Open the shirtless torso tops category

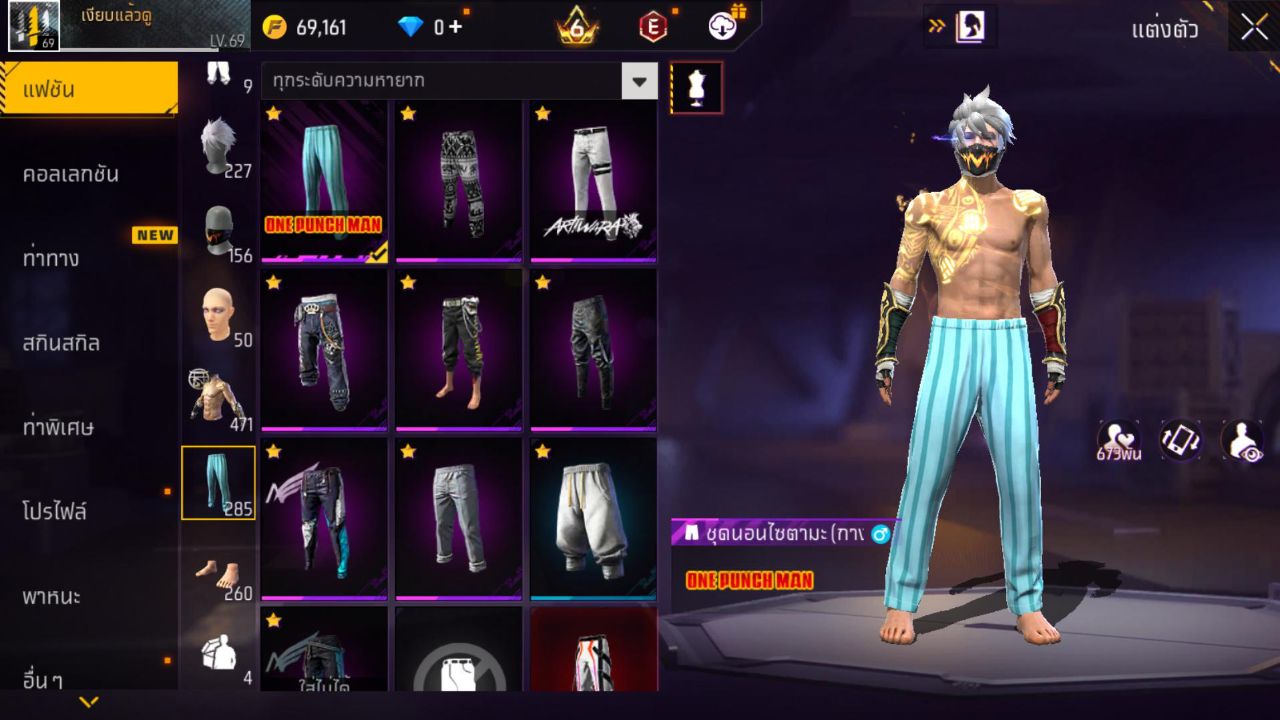click(218, 400)
